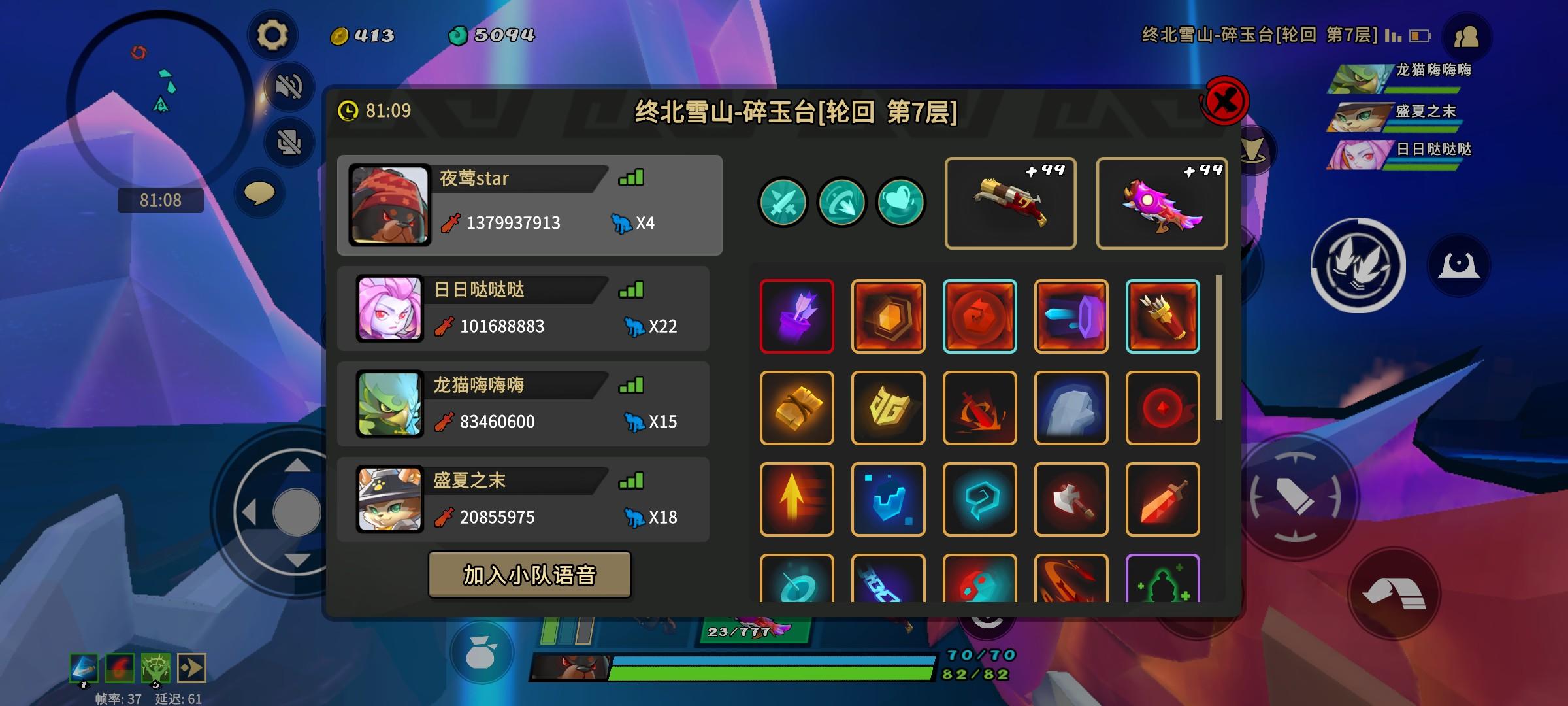Click 日日哒哒哒's avatar portrait
Screen dimensions: 1568x706
pyautogui.click(x=390, y=308)
